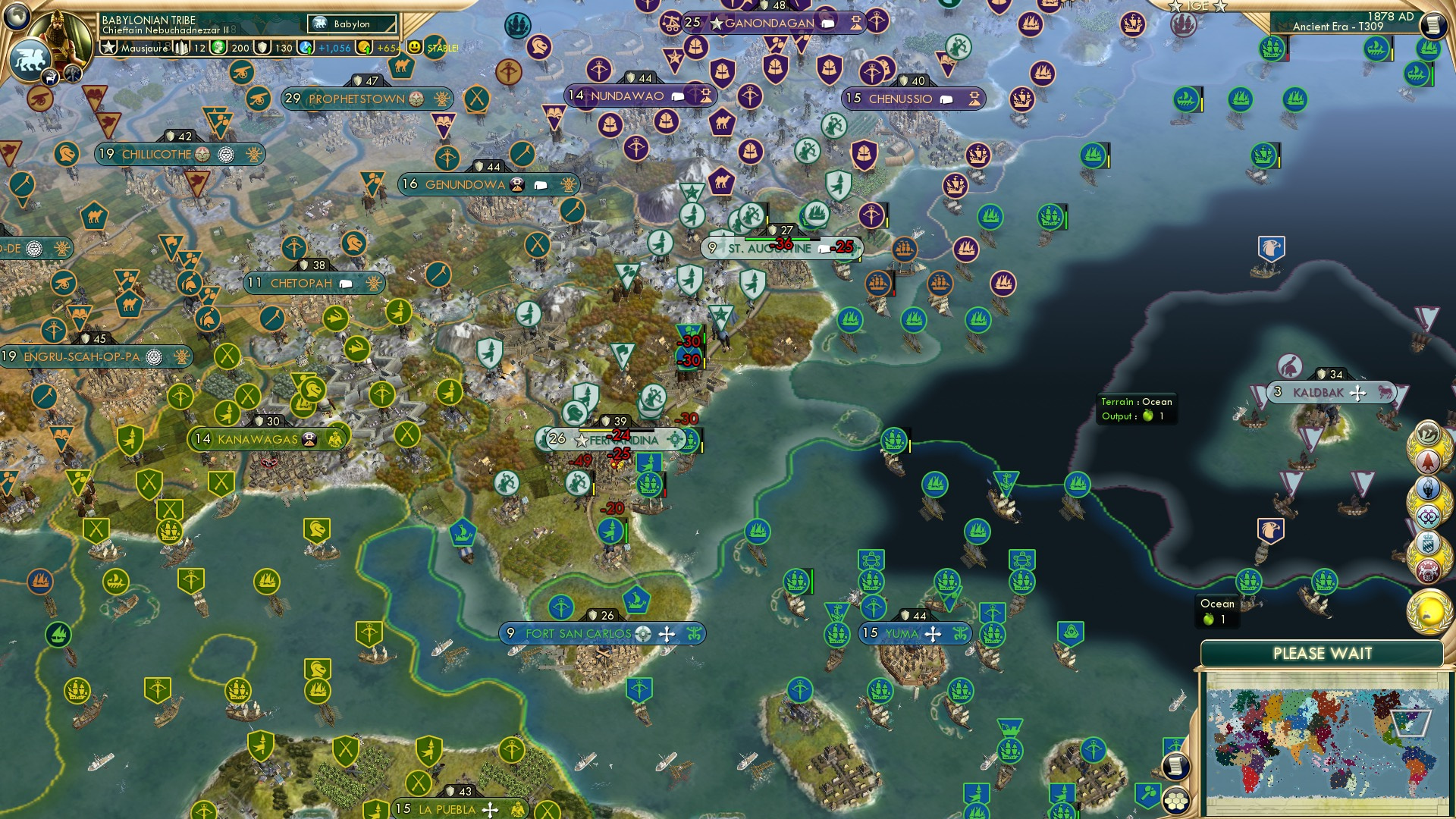Open the notification scroll icon near the minimap

(1175, 766)
